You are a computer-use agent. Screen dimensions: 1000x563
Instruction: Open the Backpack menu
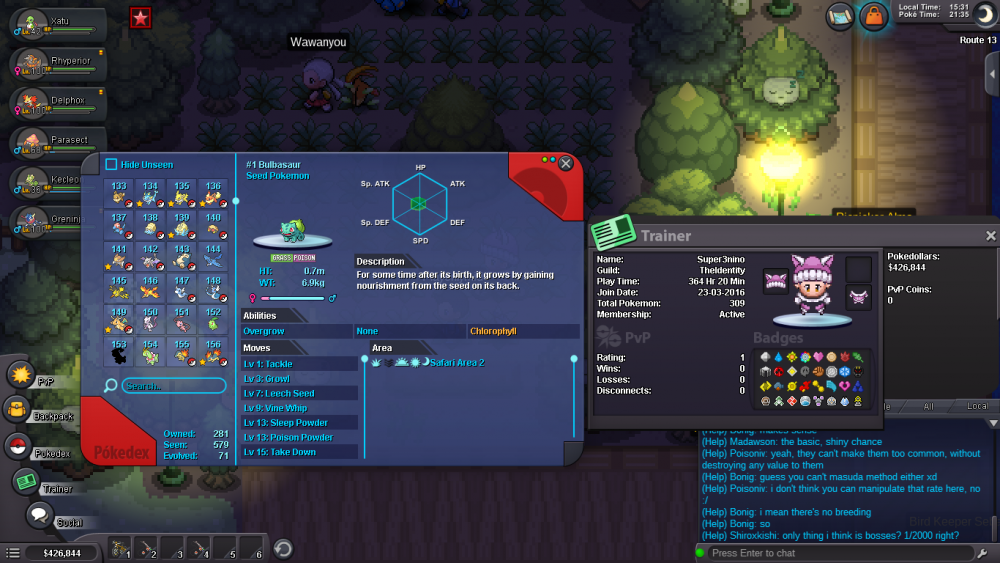17,408
